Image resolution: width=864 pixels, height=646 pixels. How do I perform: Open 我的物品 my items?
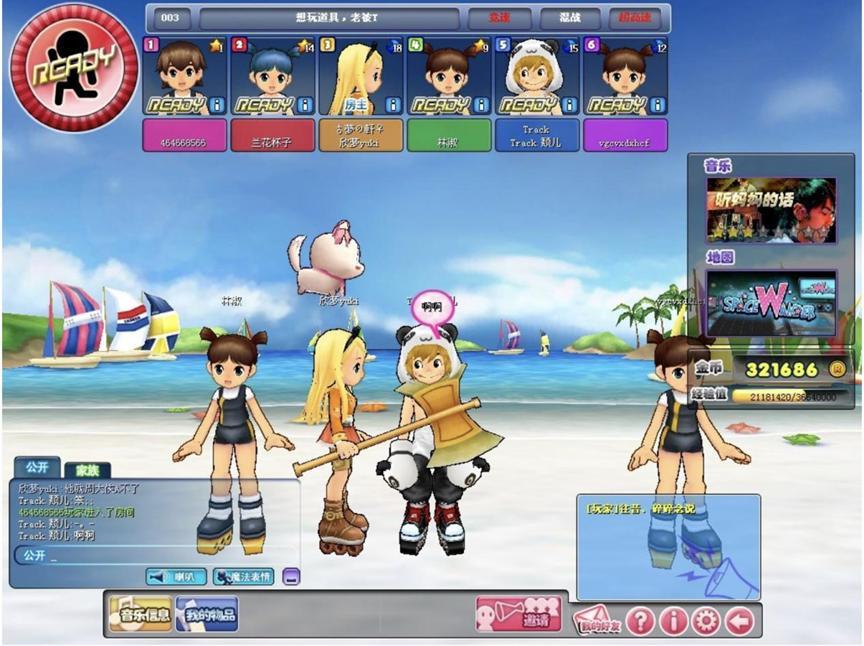[207, 615]
